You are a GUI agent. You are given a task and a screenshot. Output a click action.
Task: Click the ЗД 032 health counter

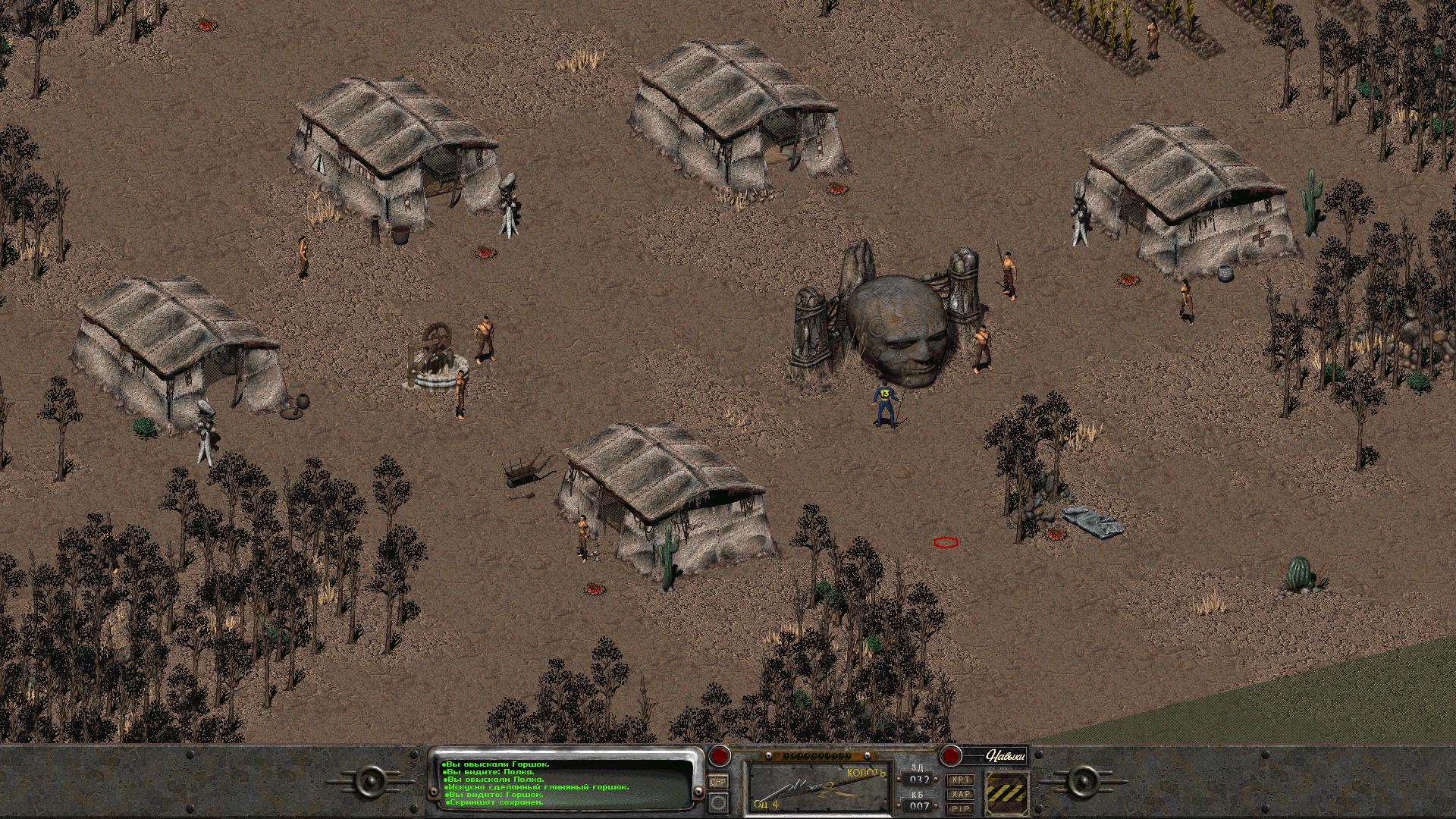coord(919,780)
